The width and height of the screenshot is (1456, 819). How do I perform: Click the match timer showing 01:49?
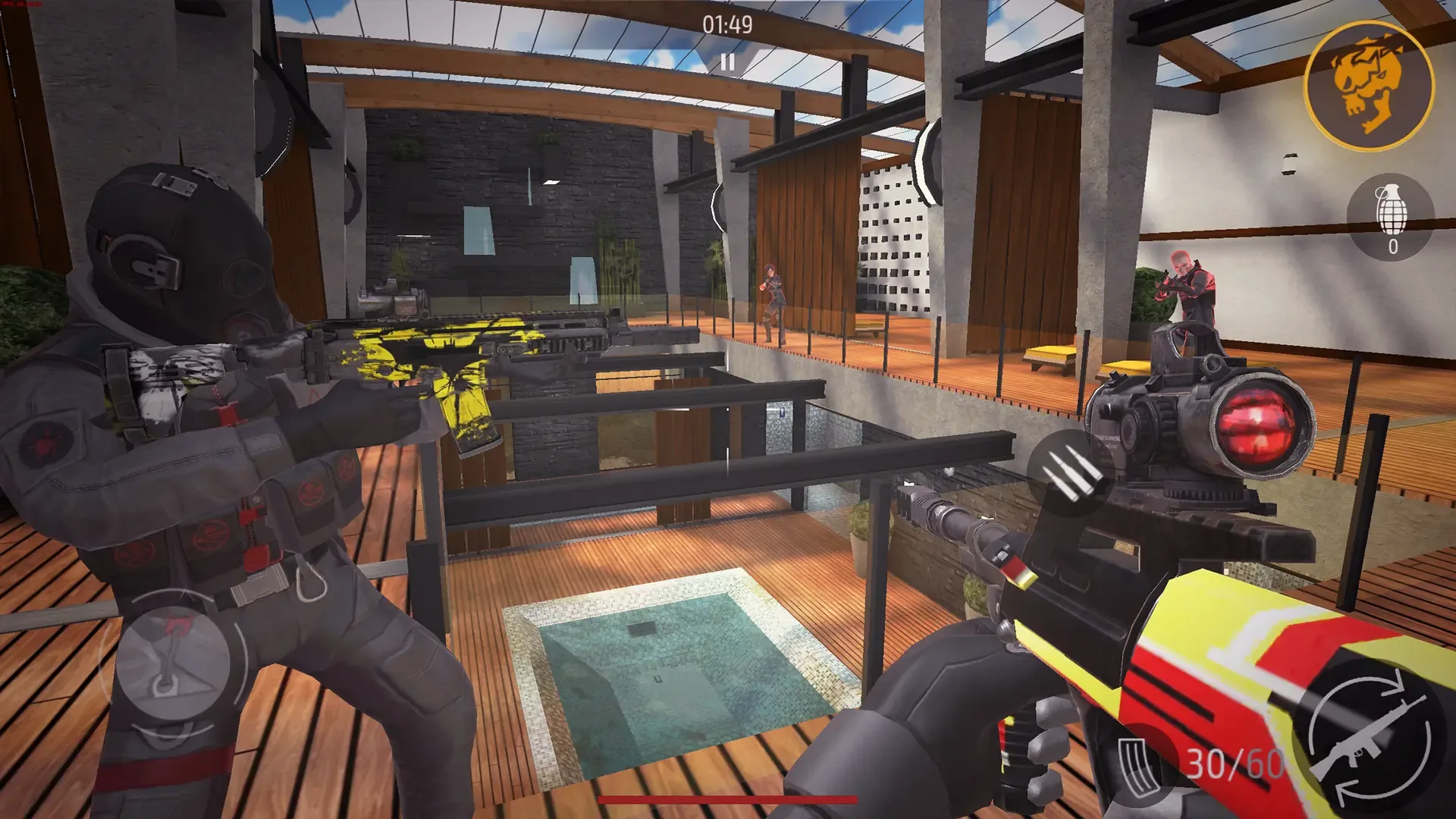point(726,25)
